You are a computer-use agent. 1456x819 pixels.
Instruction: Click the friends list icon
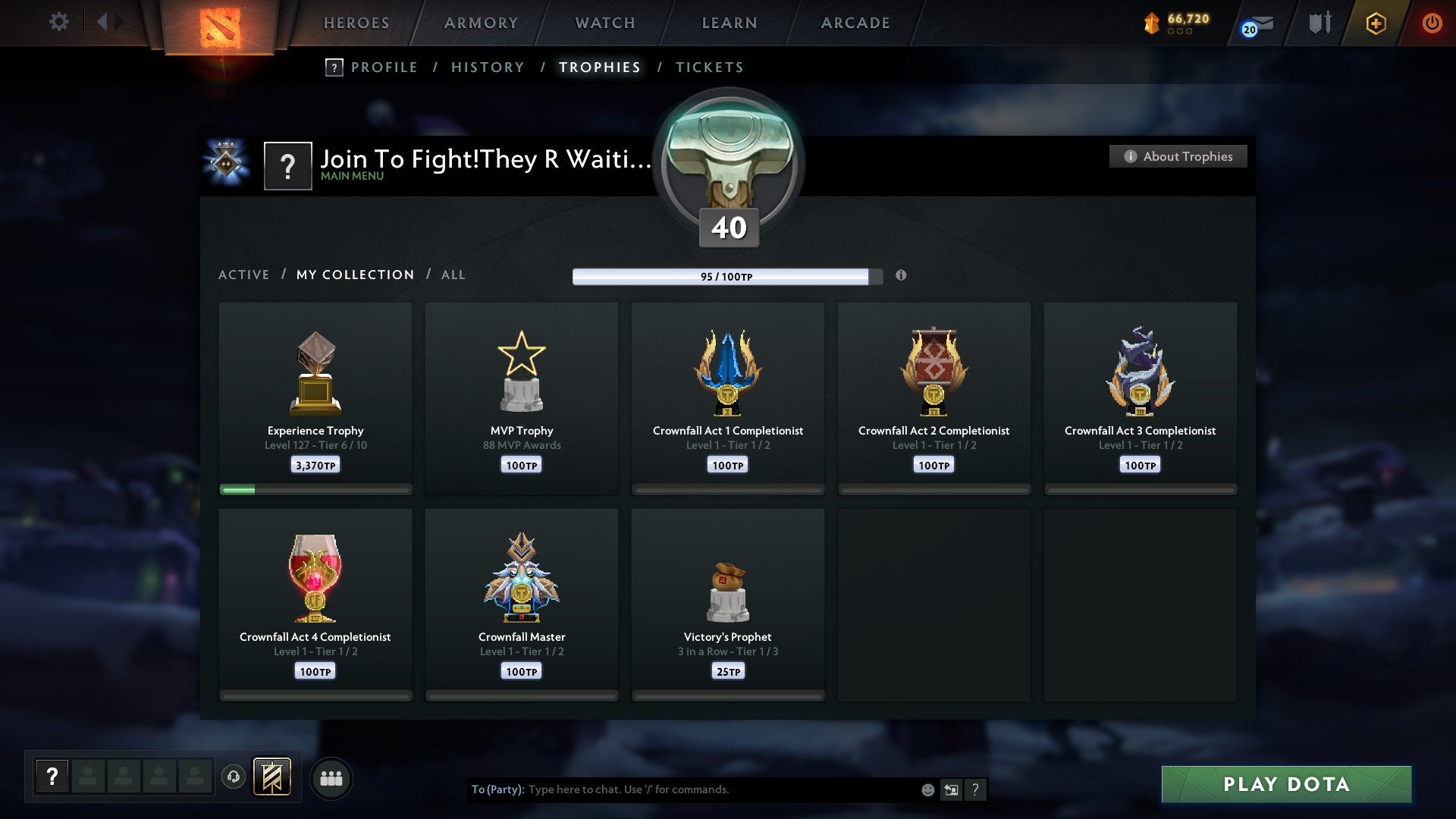[x=331, y=777]
